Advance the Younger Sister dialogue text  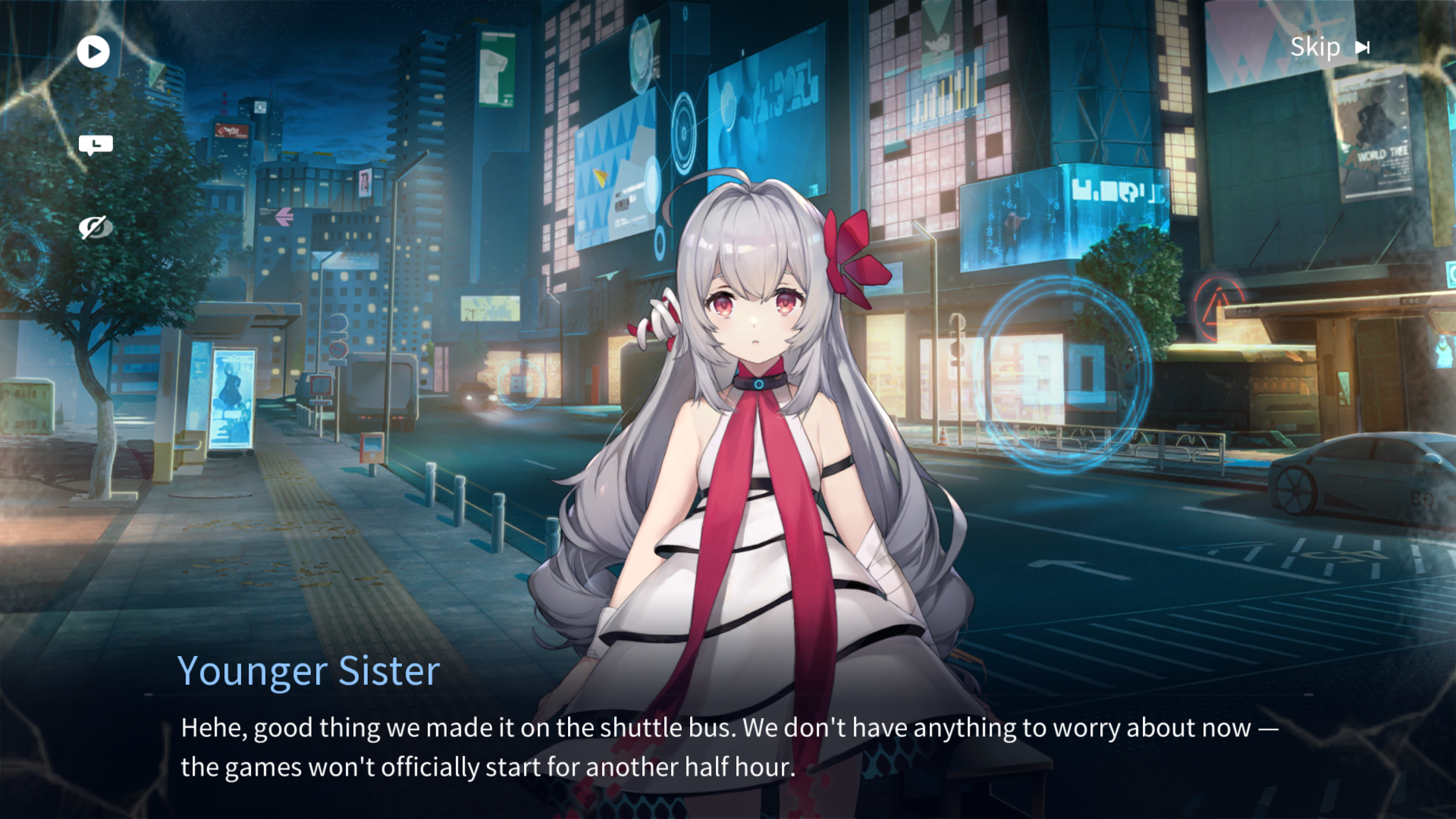pyautogui.click(x=728, y=747)
